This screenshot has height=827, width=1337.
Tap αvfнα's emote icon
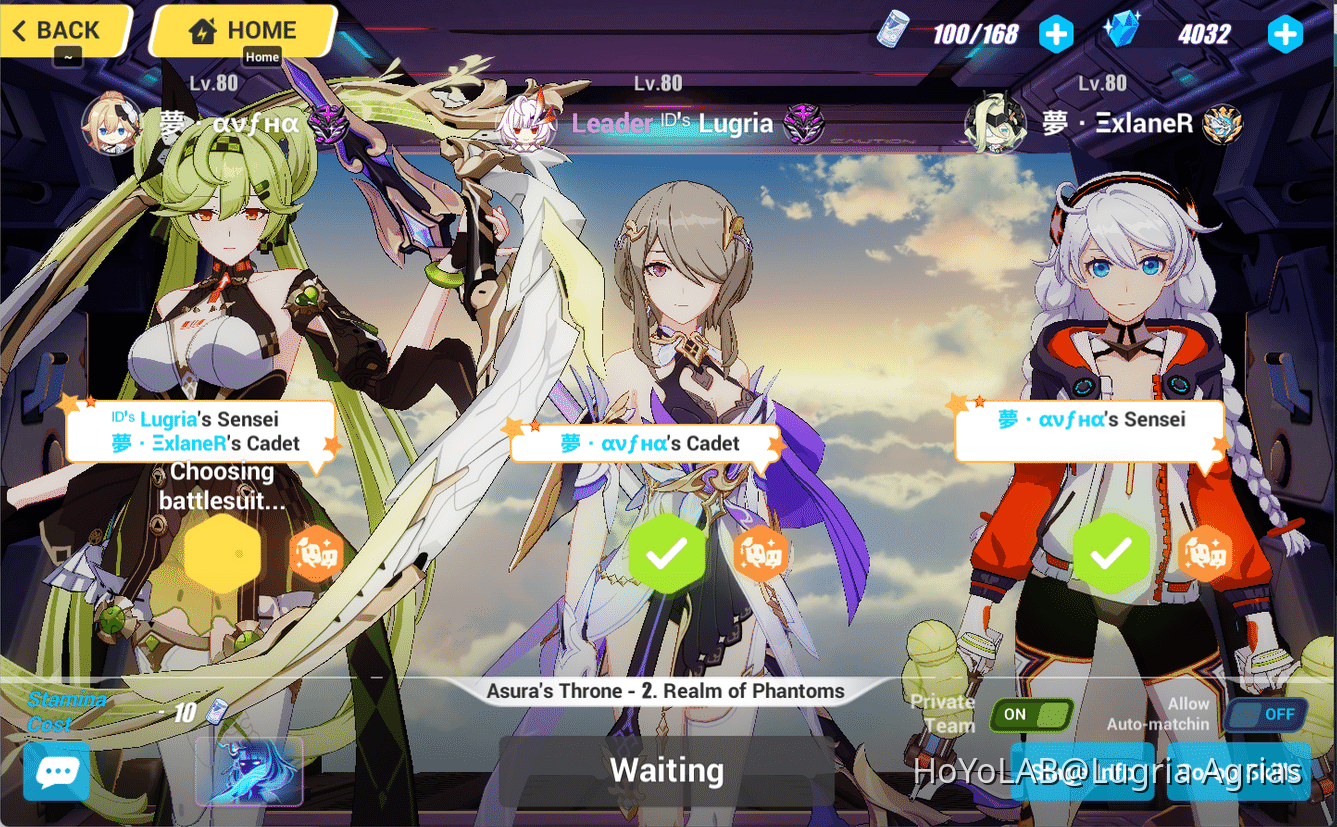(x=317, y=551)
